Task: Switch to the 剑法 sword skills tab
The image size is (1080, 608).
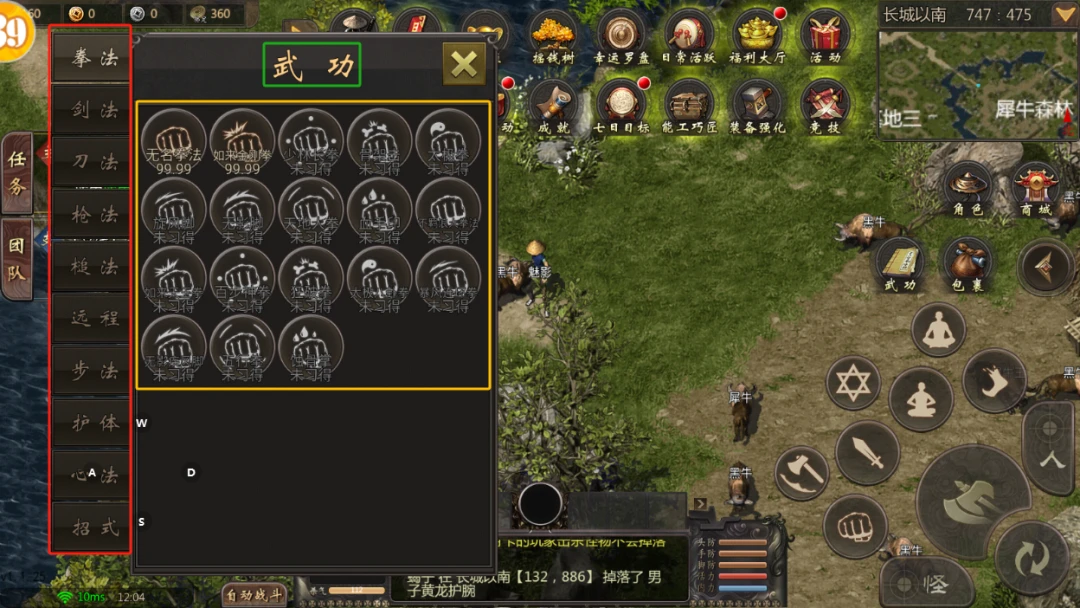Action: (x=91, y=110)
